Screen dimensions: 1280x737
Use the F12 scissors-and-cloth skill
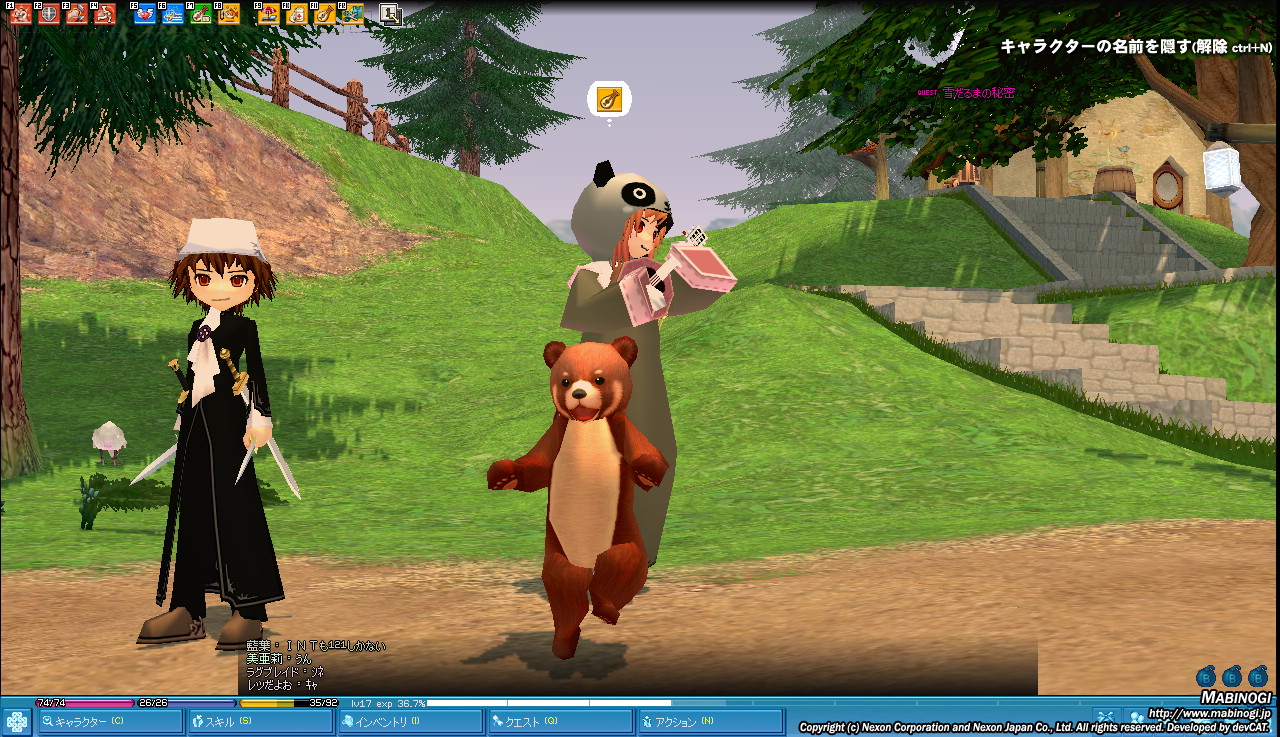coord(352,14)
